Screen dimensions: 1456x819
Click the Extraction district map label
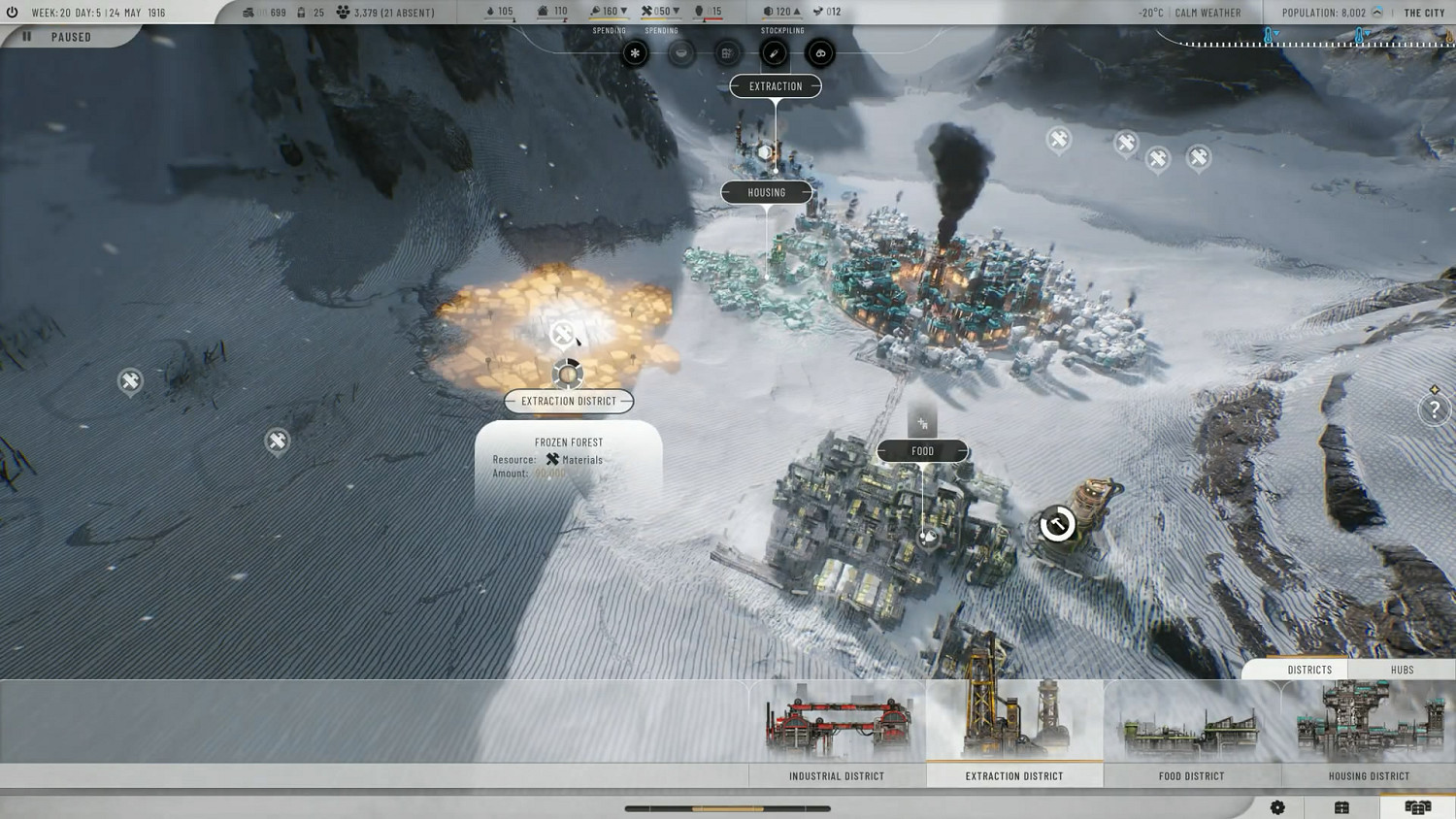[776, 86]
